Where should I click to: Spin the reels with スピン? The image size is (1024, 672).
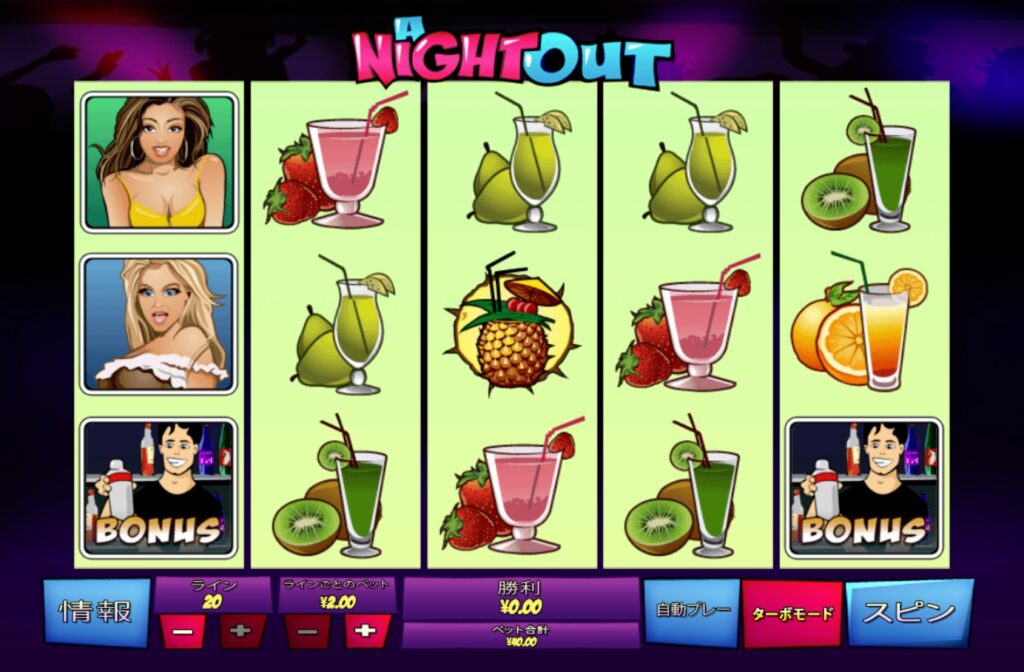[x=908, y=611]
